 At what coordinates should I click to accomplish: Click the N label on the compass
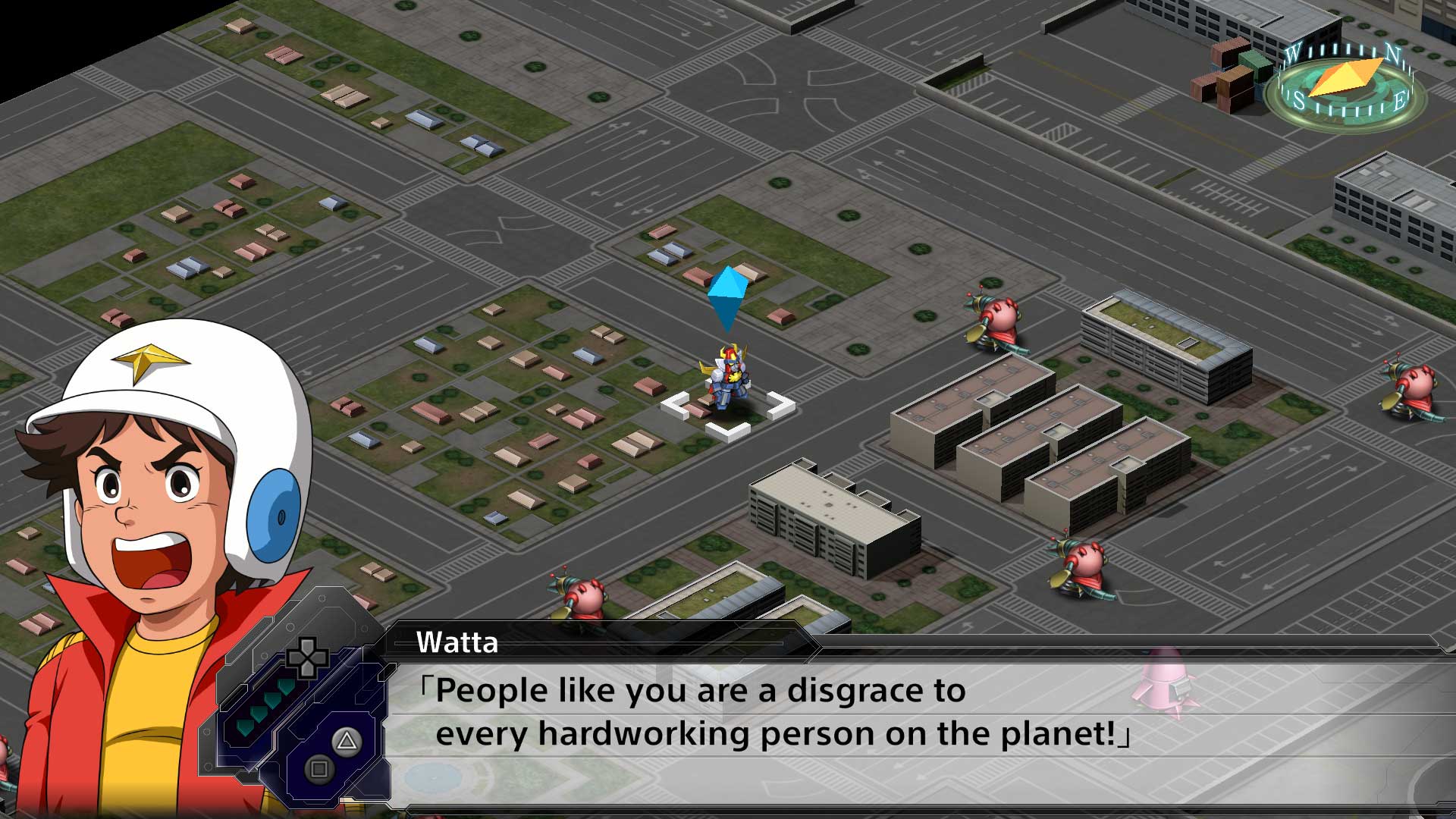point(1392,52)
